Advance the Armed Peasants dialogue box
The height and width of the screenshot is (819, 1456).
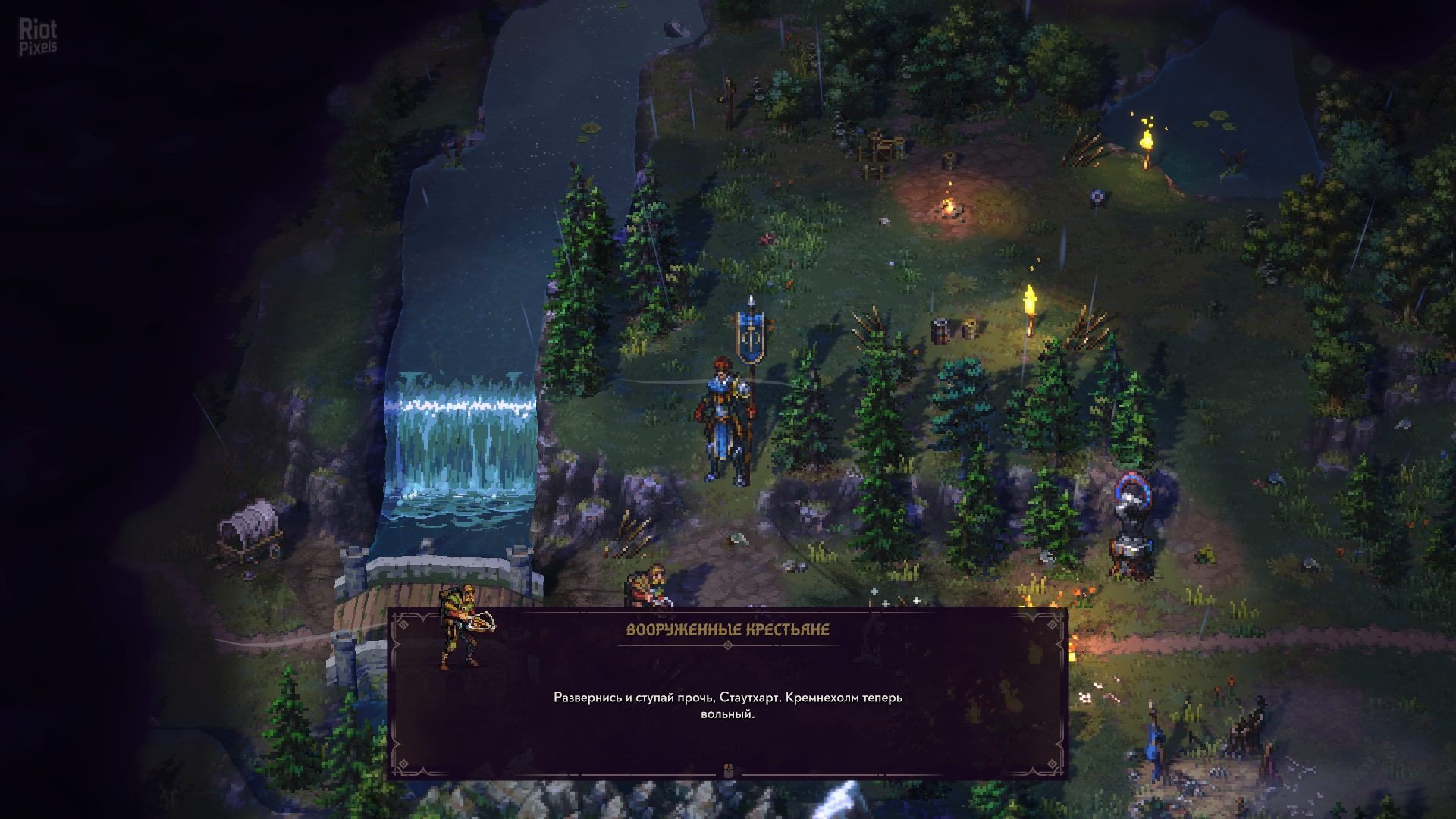tap(727, 770)
